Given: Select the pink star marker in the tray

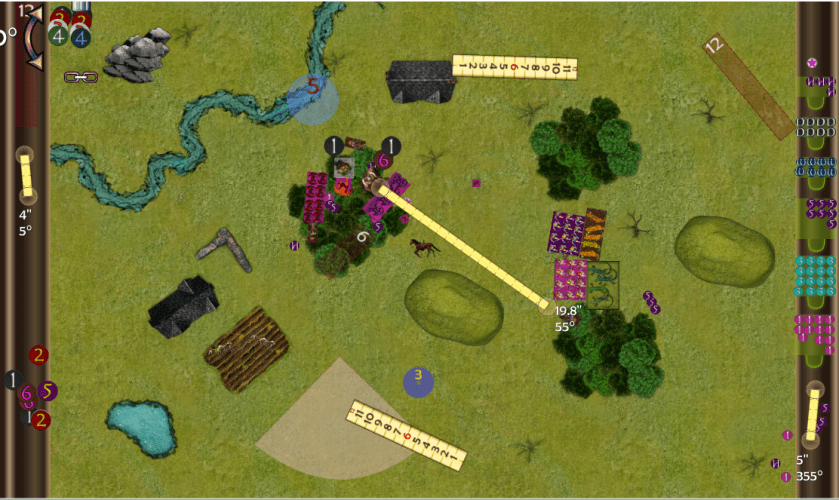Looking at the screenshot, I should (x=812, y=63).
